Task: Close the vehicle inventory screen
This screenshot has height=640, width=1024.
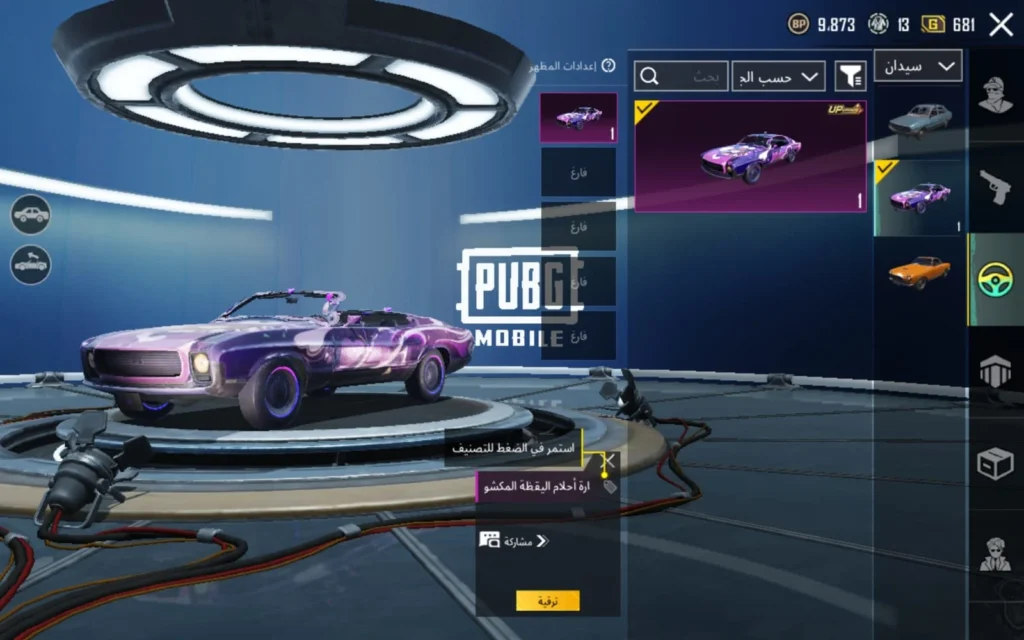Action: 1000,25
